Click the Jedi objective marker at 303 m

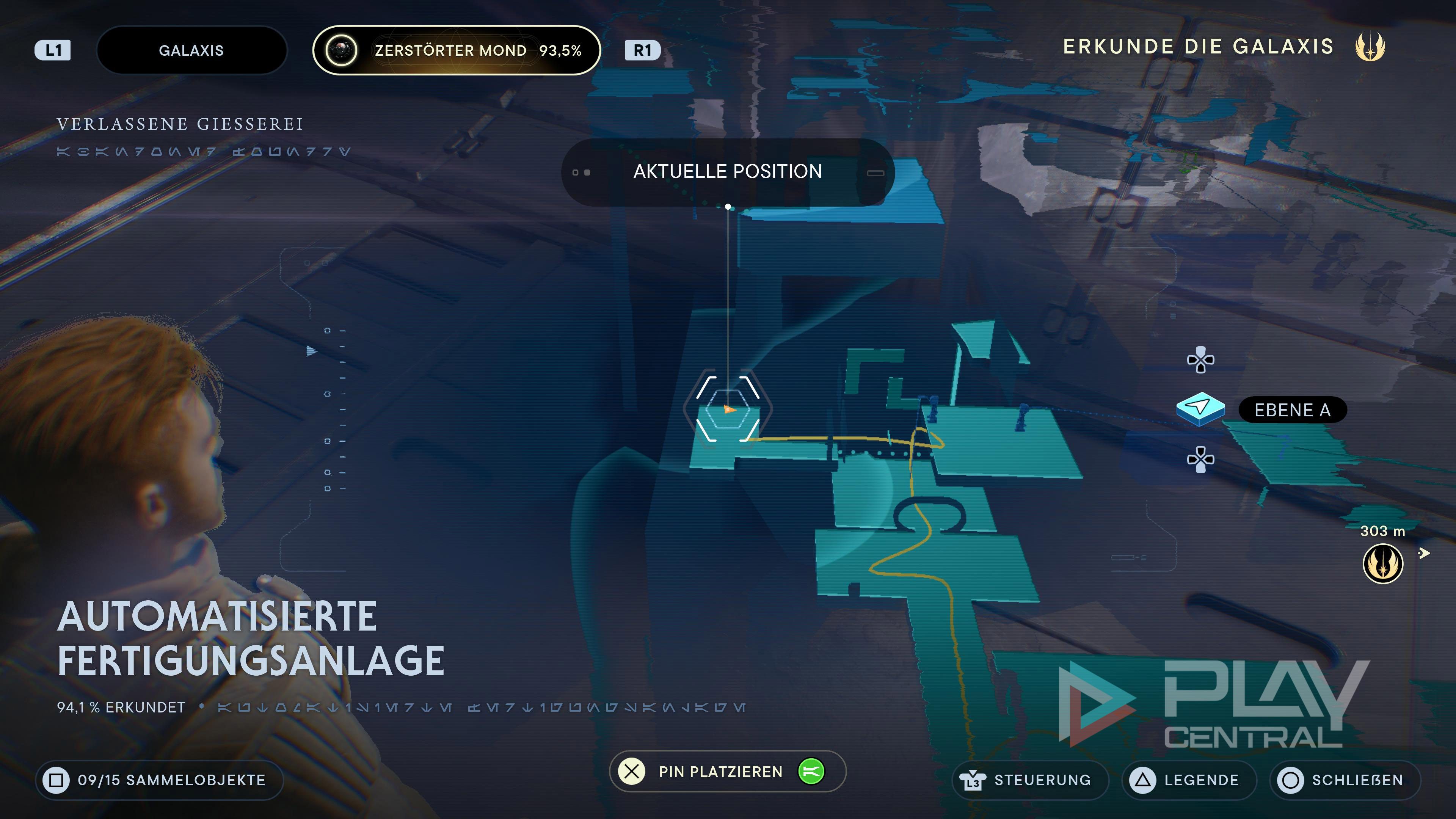1382,563
